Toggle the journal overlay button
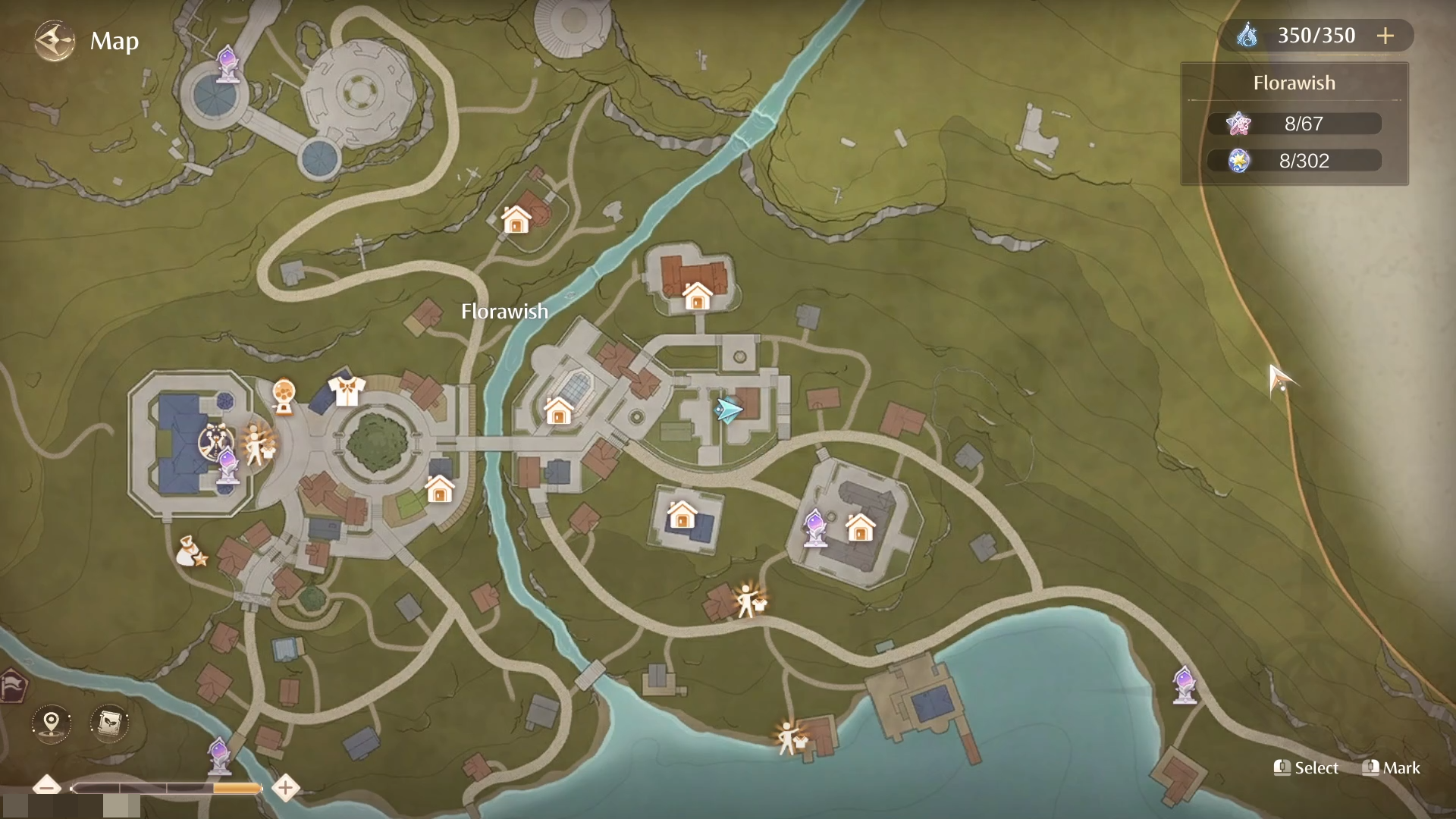This screenshot has height=819, width=1456. [x=108, y=723]
